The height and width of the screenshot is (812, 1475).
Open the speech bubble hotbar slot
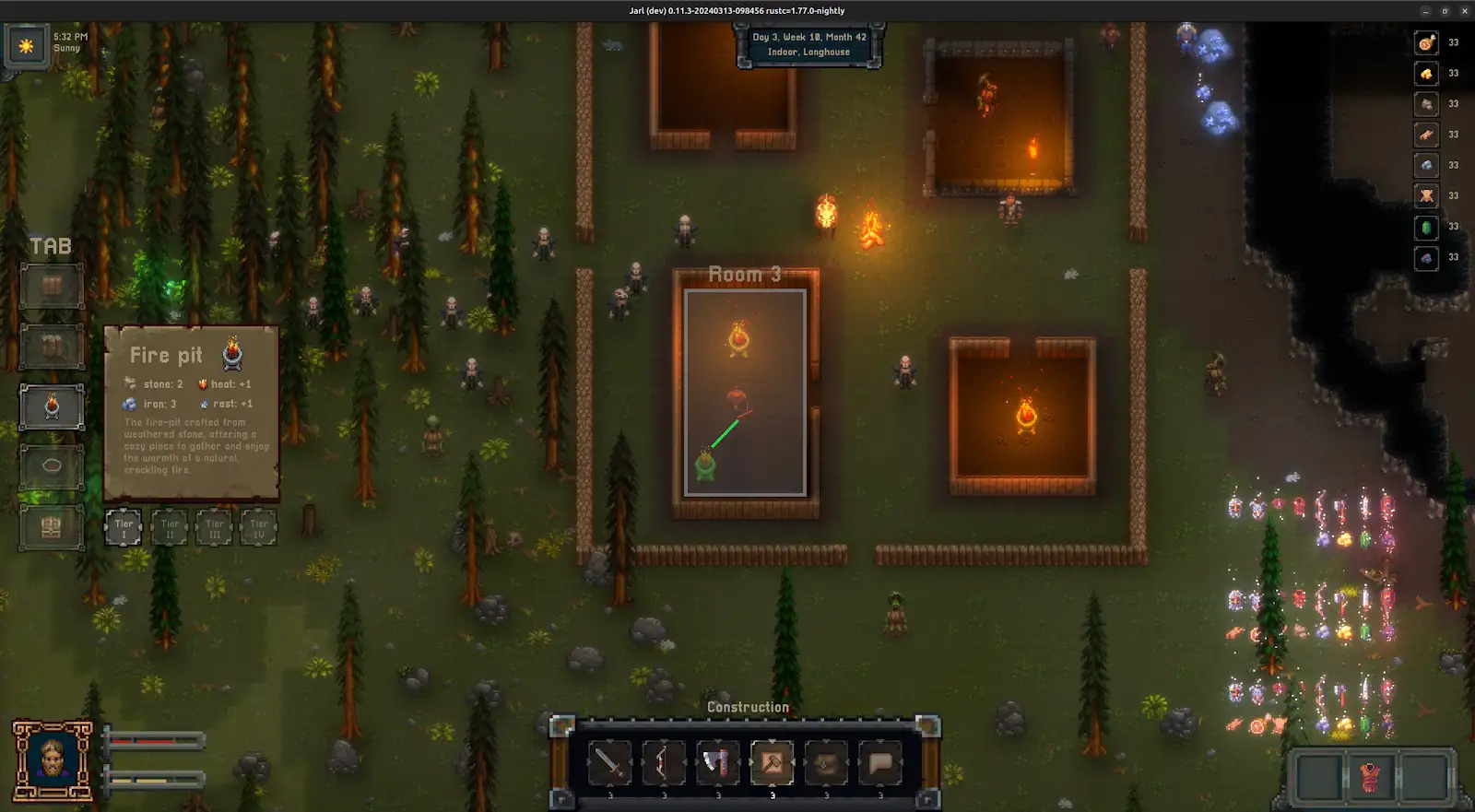pyautogui.click(x=879, y=763)
